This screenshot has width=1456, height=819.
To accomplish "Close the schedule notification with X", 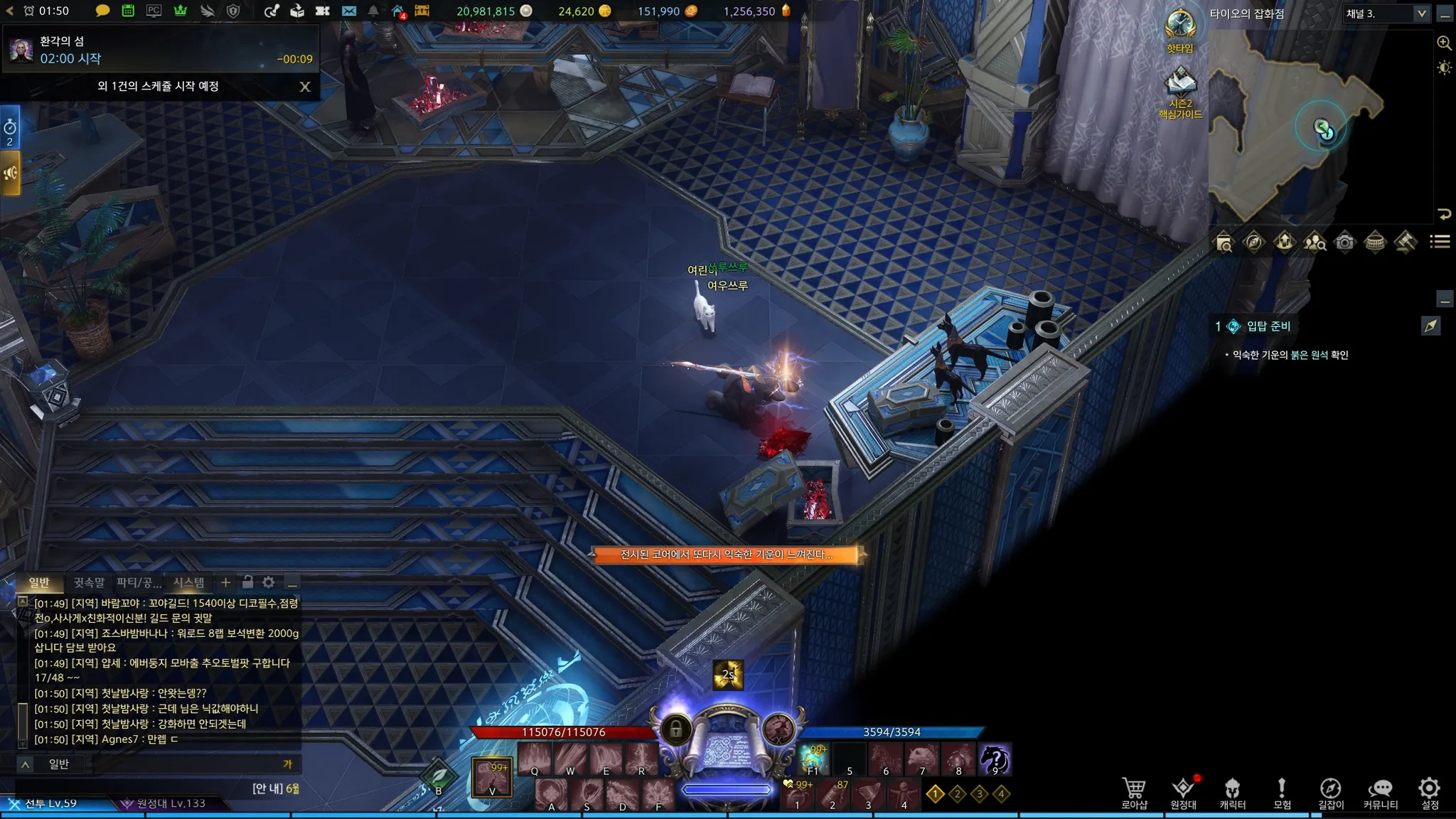I will (305, 87).
